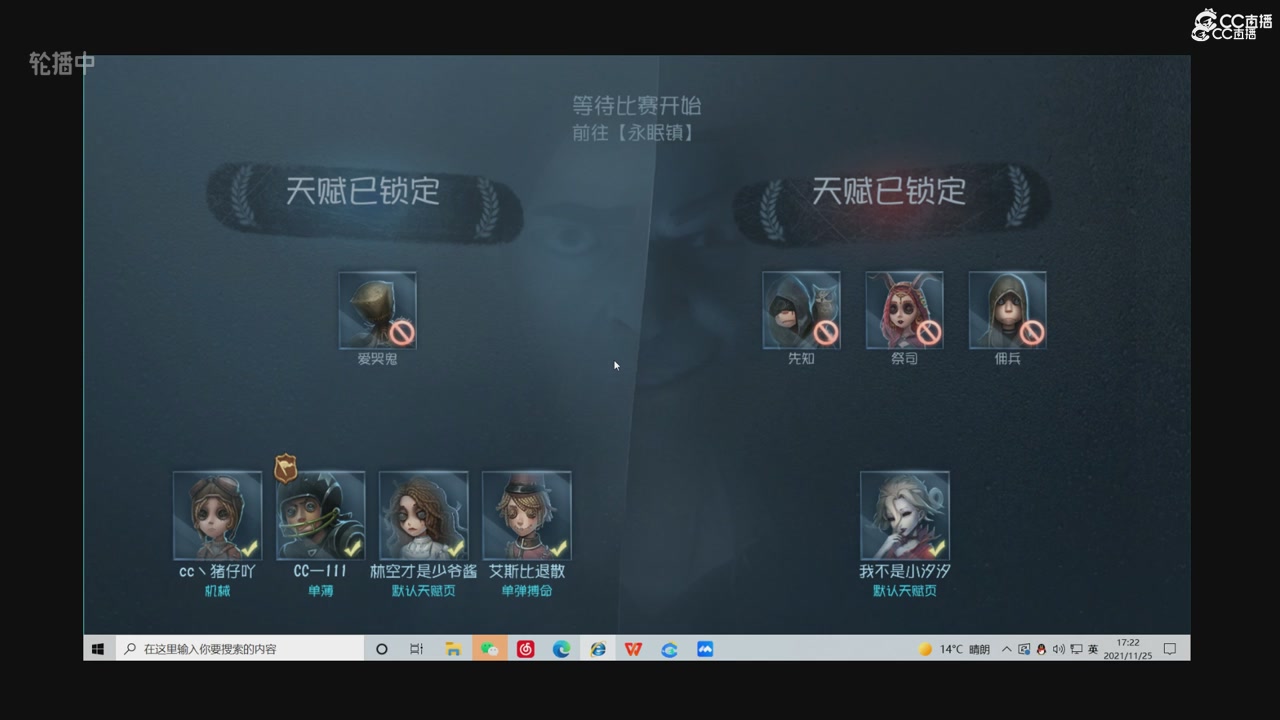The height and width of the screenshot is (720, 1280).
Task: Click the banned 先知 hunter portrait
Action: coord(801,310)
